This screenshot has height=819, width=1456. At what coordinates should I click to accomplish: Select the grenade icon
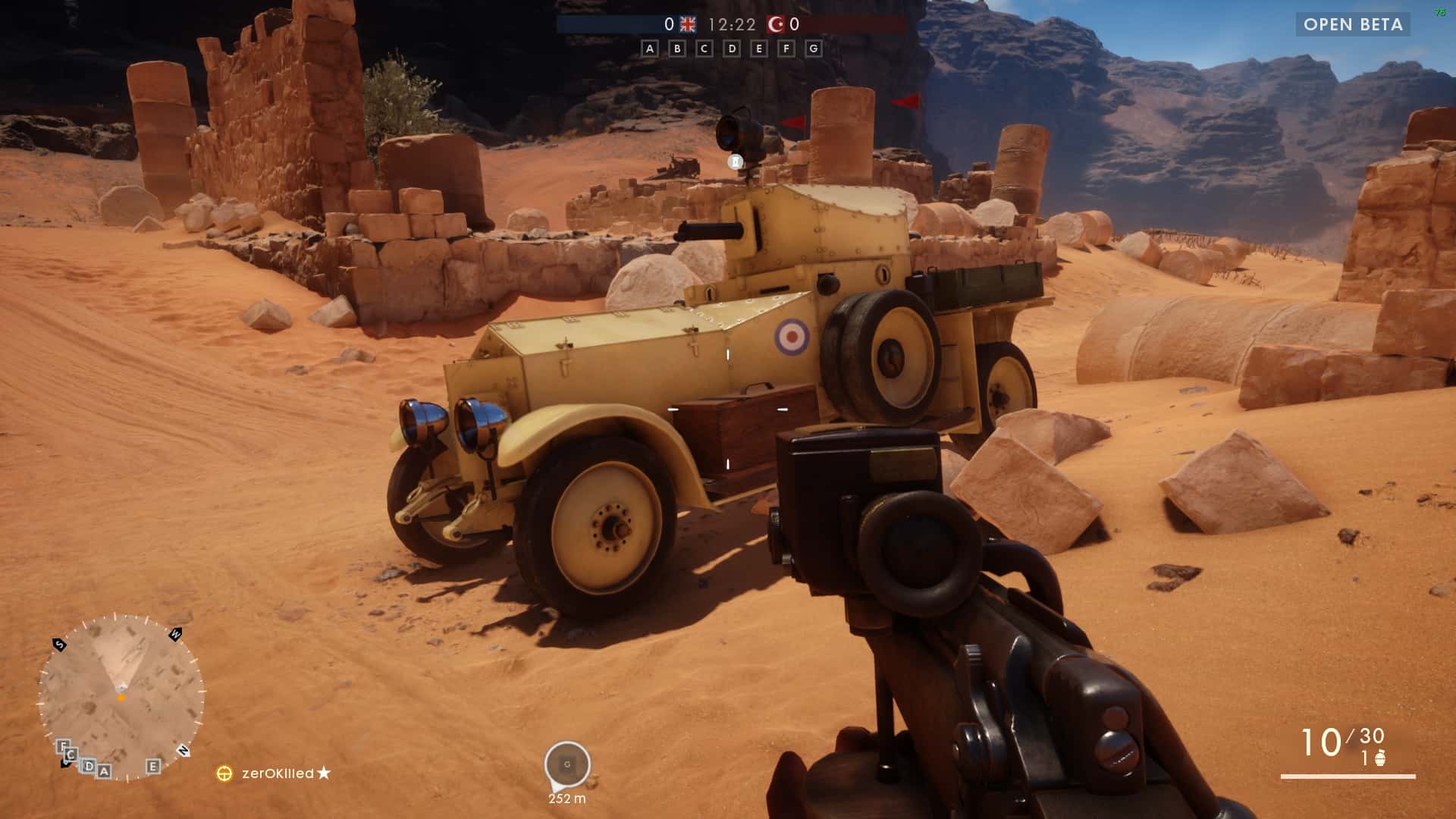[1380, 758]
